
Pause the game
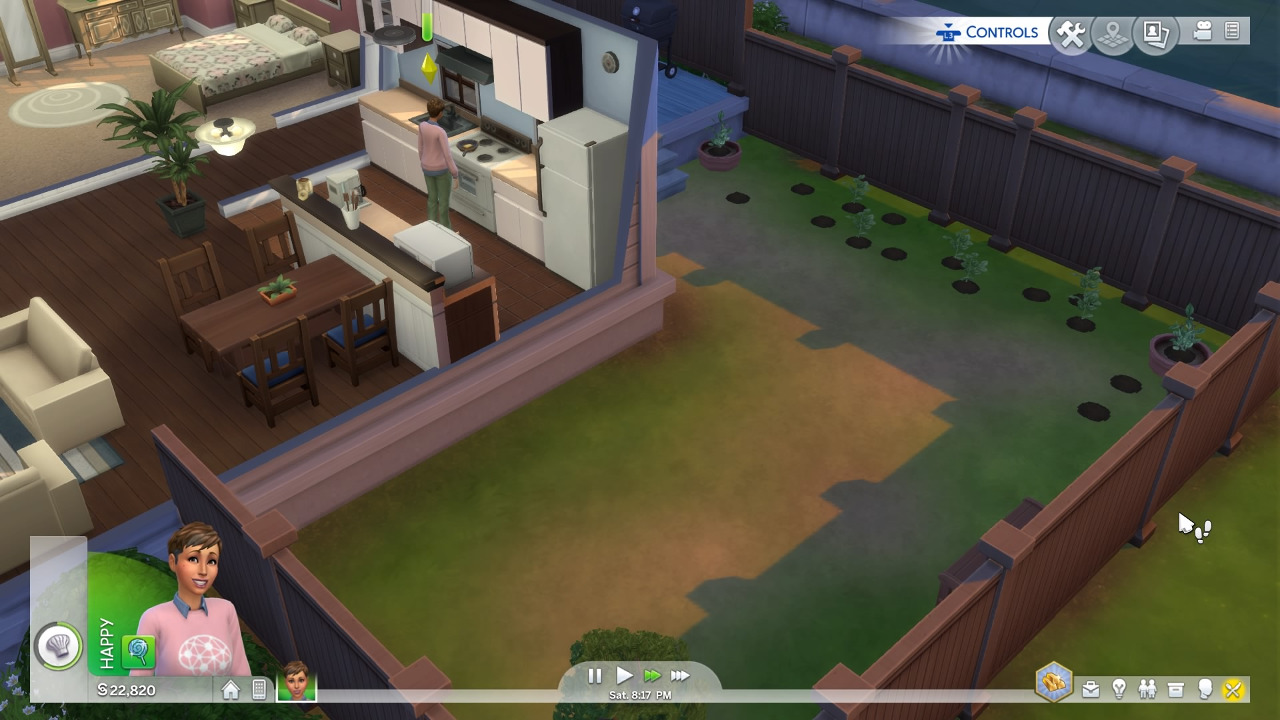point(595,676)
